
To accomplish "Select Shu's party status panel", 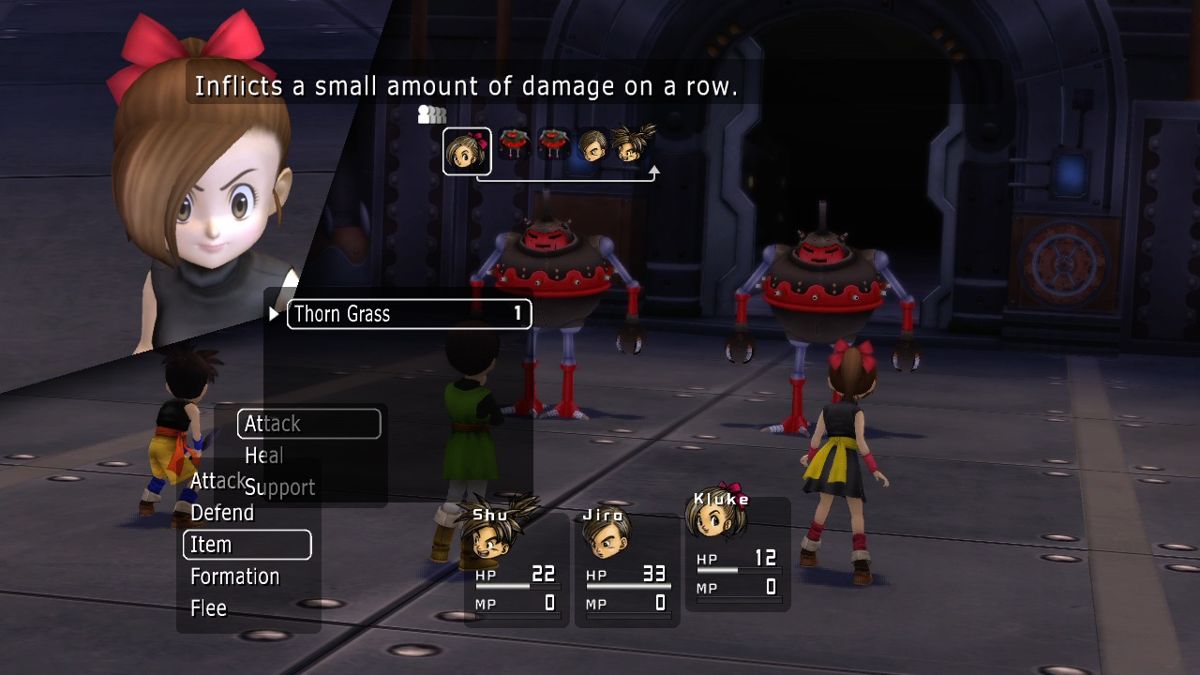I will pyautogui.click(x=515, y=565).
